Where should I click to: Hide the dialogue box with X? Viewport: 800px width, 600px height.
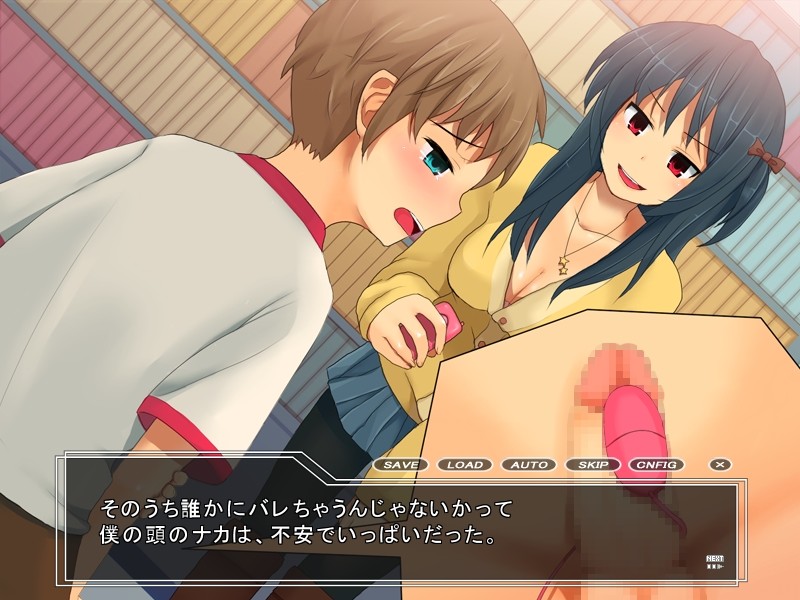point(719,465)
